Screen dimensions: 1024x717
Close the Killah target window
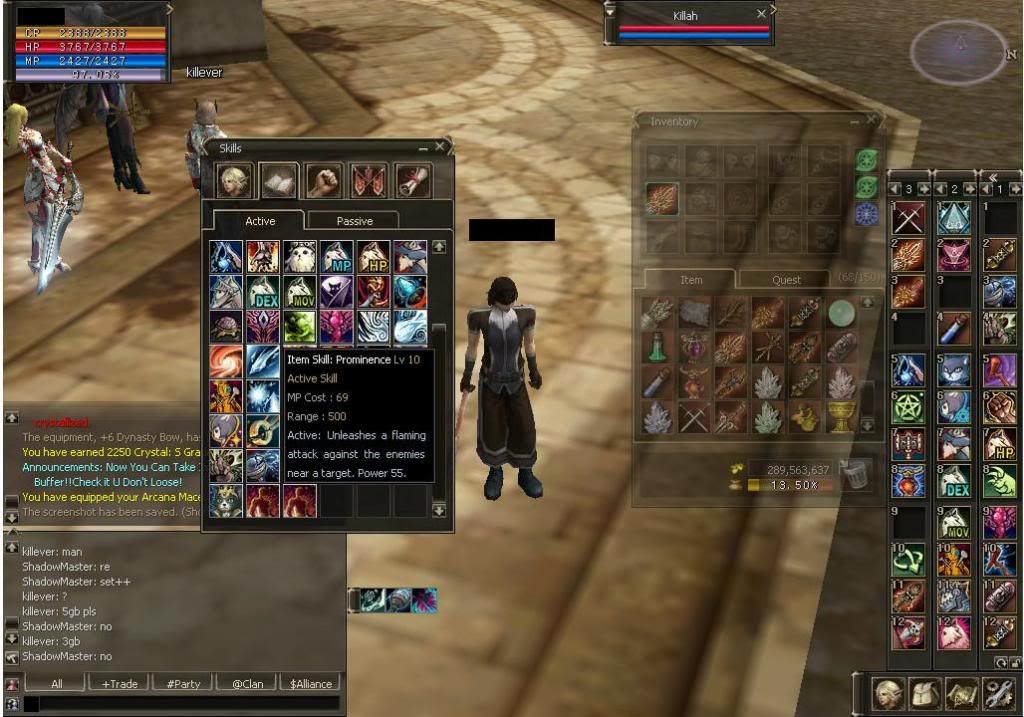762,14
